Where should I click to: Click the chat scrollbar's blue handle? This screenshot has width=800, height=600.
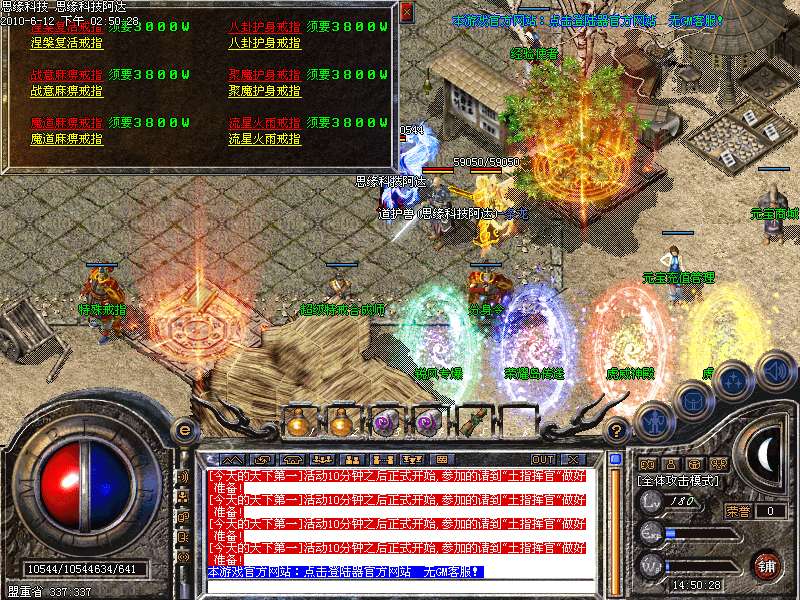click(x=615, y=461)
